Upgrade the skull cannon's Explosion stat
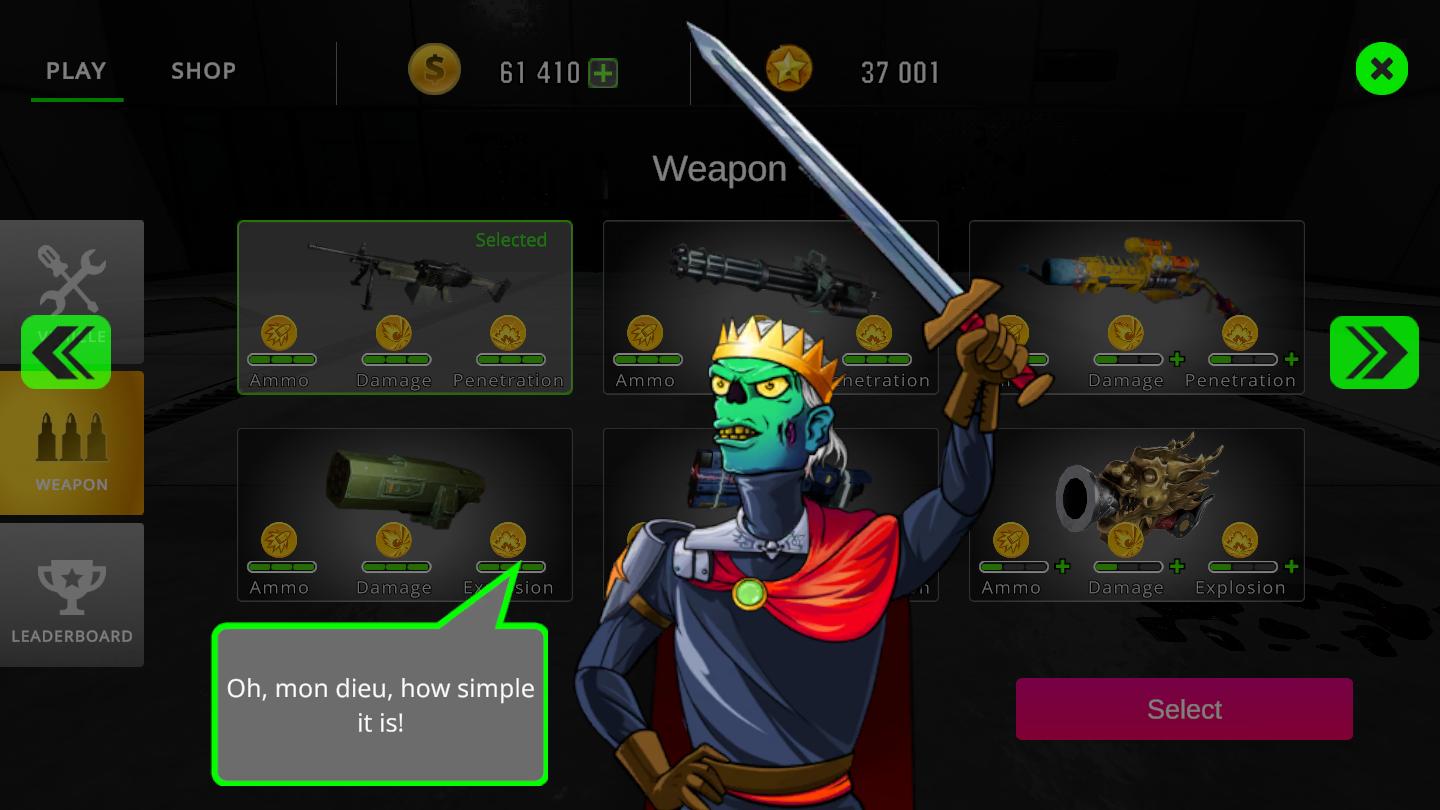Viewport: 1440px width, 810px height. pos(1292,567)
